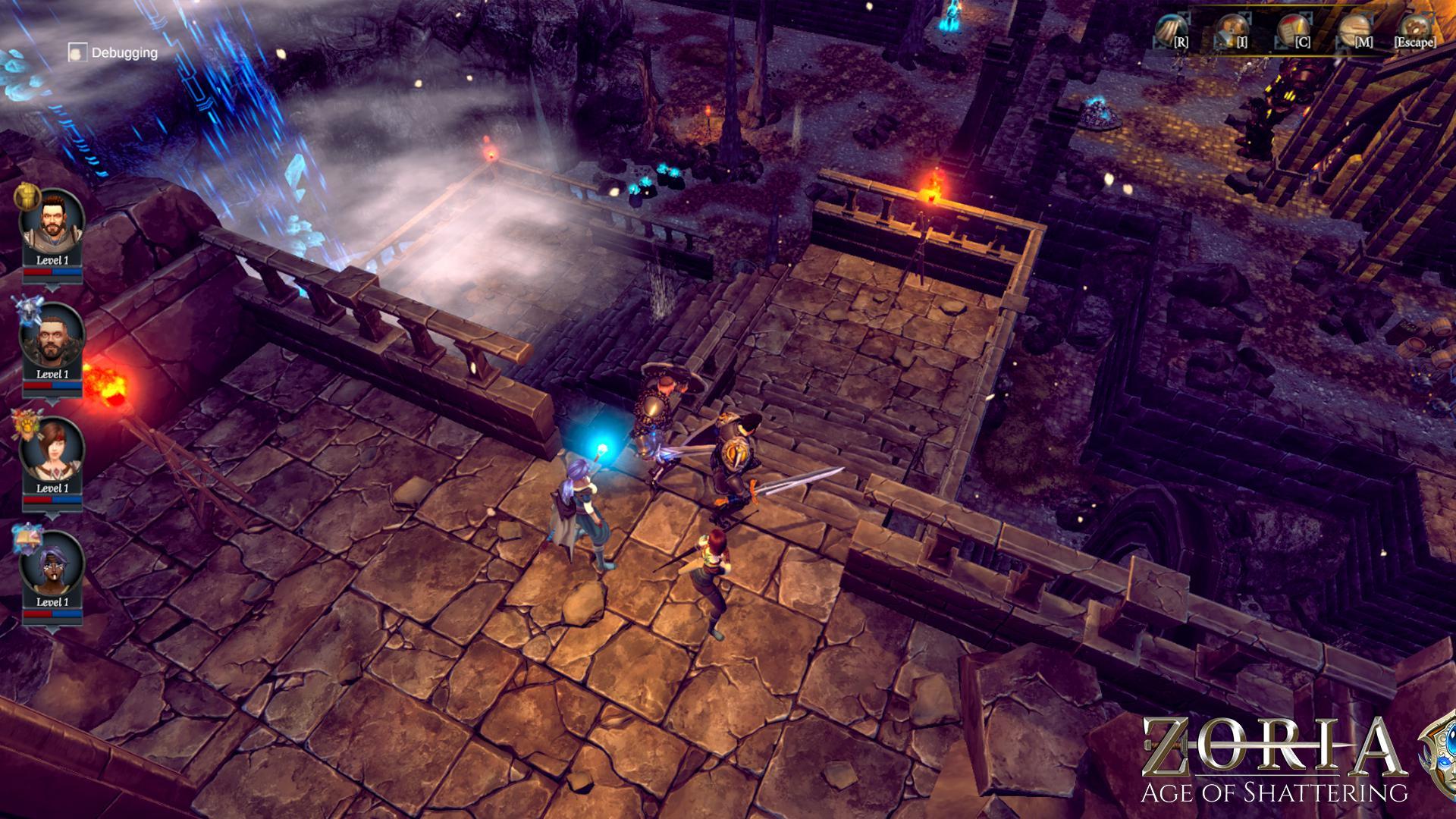Screen dimensions: 1456x819
Task: Select the helmet class icon on second portrait
Action: point(27,309)
